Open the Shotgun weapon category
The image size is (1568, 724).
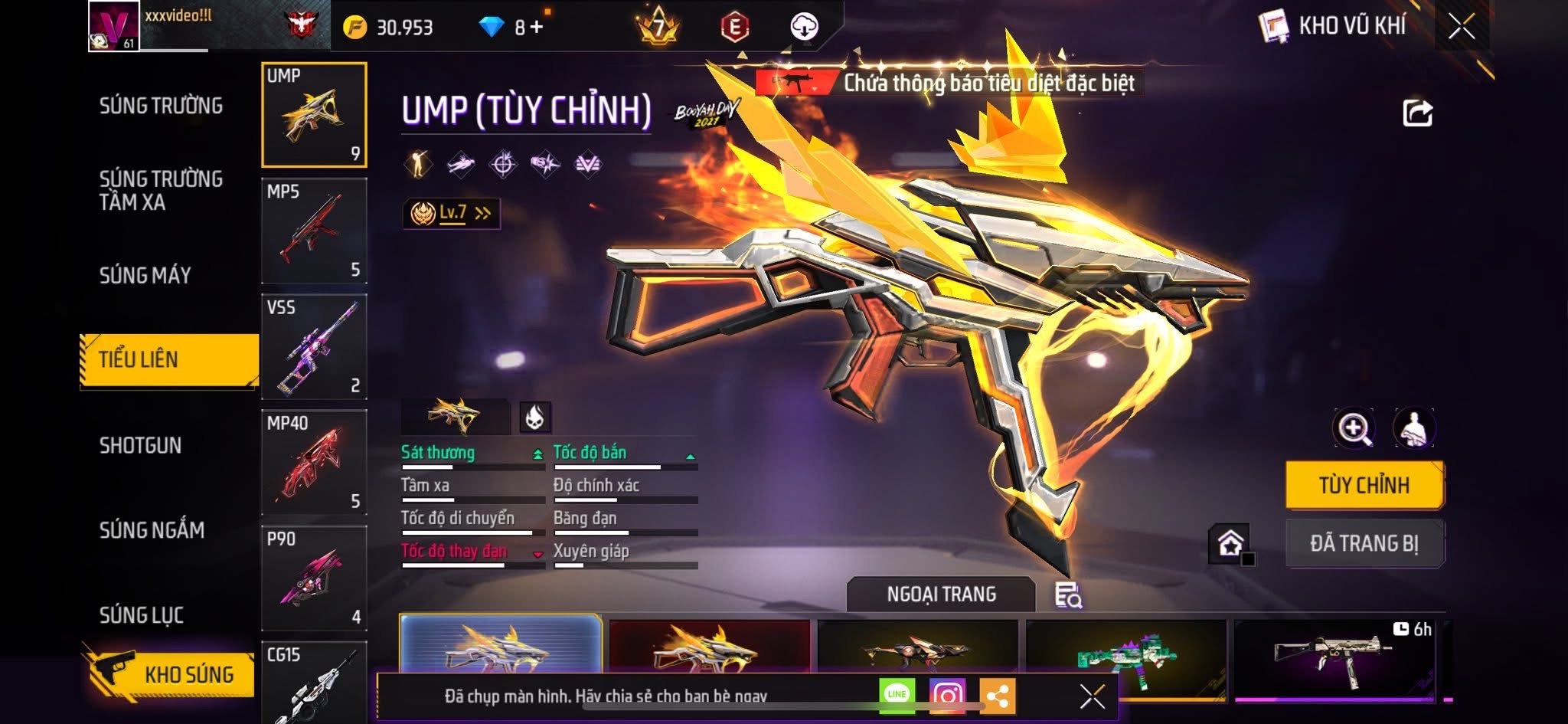(x=141, y=445)
